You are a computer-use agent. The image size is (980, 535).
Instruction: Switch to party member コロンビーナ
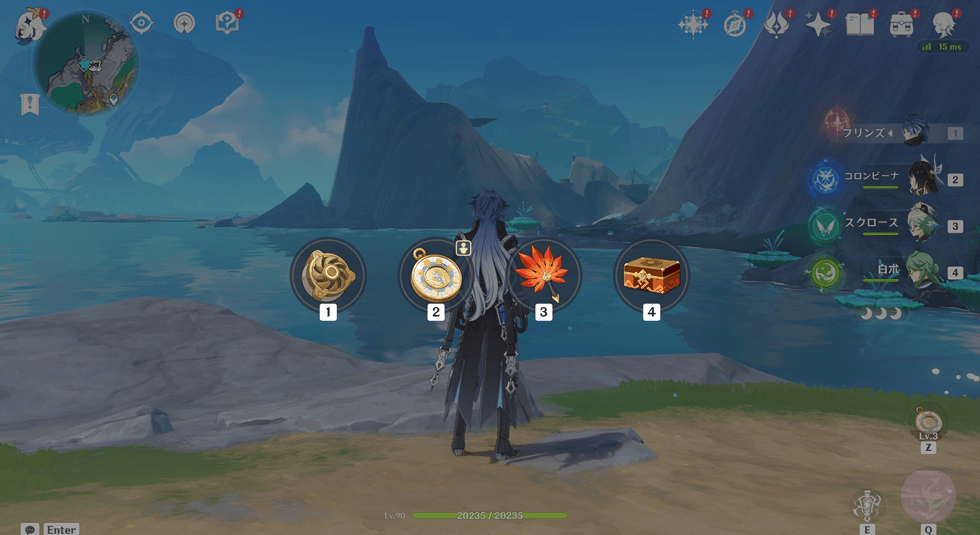click(921, 179)
